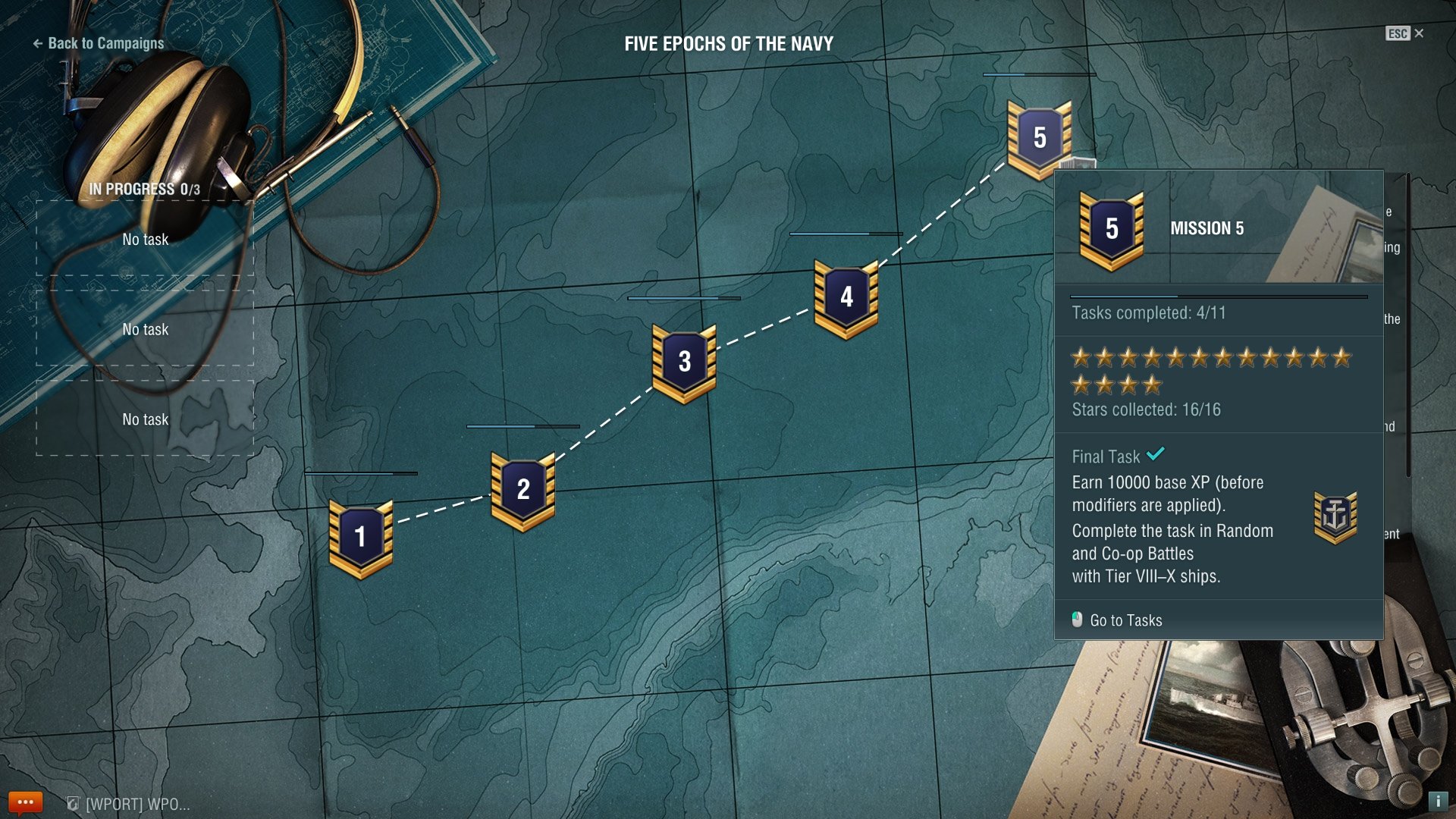The image size is (1456, 819).
Task: Show the info panel via the i button
Action: click(1437, 801)
